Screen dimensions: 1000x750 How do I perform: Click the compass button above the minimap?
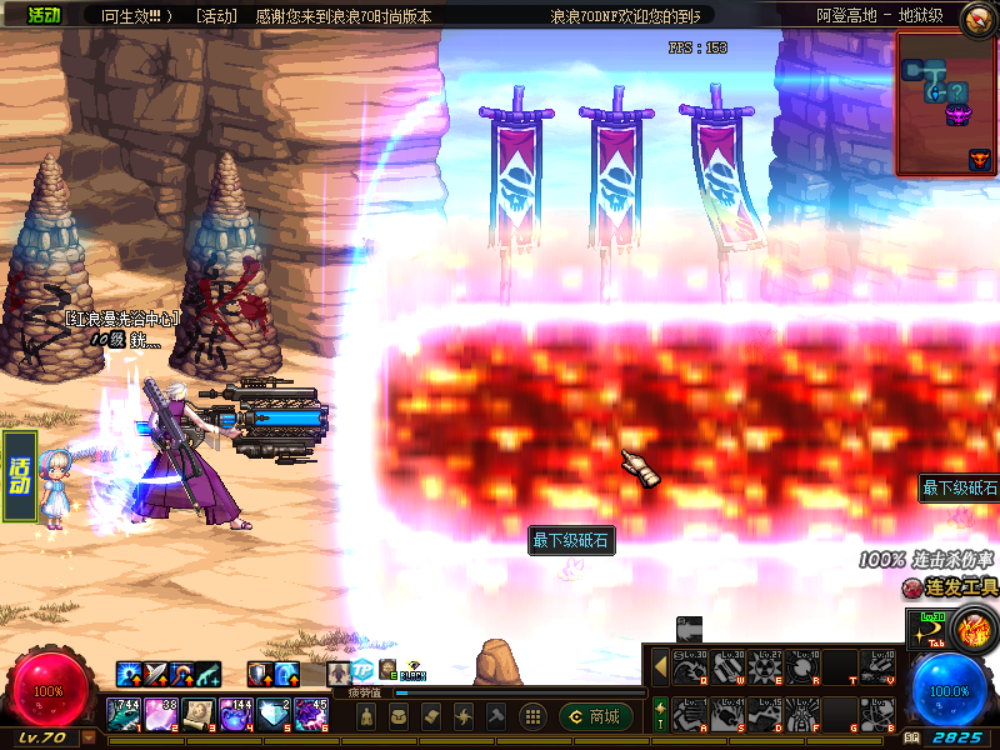(x=978, y=19)
